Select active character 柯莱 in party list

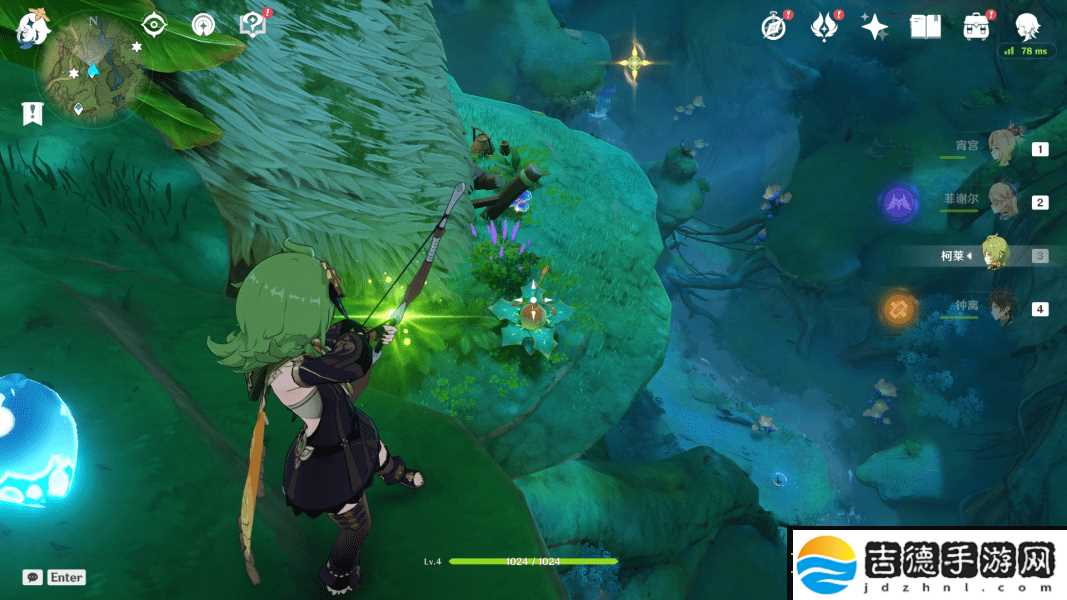tap(994, 255)
